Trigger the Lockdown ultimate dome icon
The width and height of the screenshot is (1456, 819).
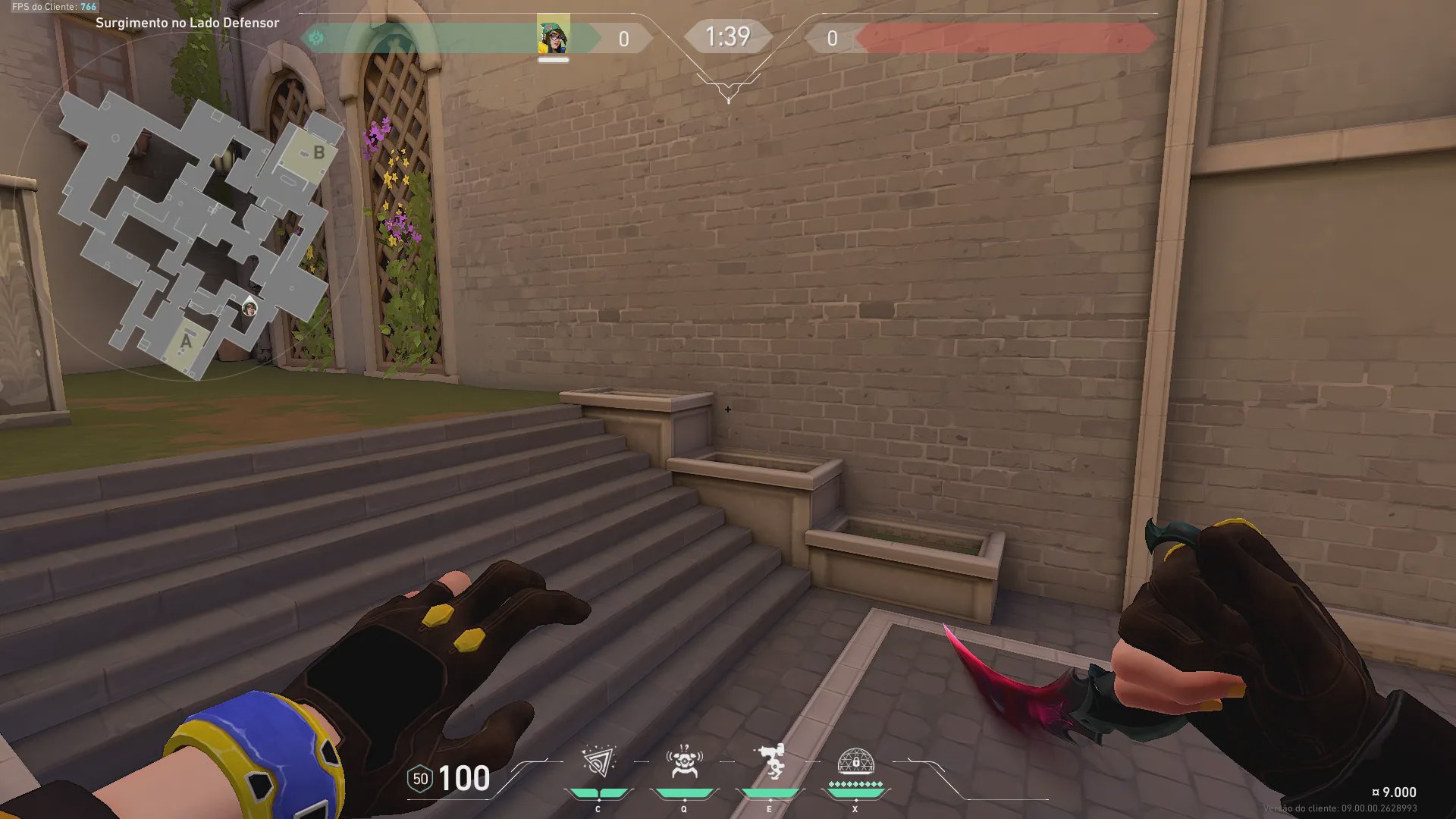(855, 762)
